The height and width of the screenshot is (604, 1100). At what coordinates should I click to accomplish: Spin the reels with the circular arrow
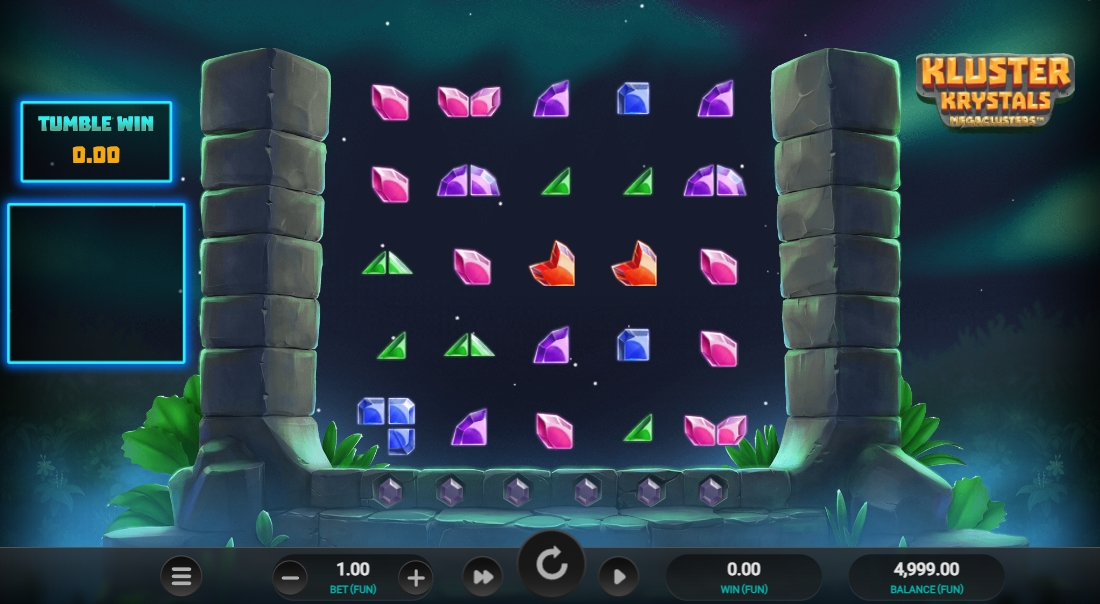click(x=551, y=565)
